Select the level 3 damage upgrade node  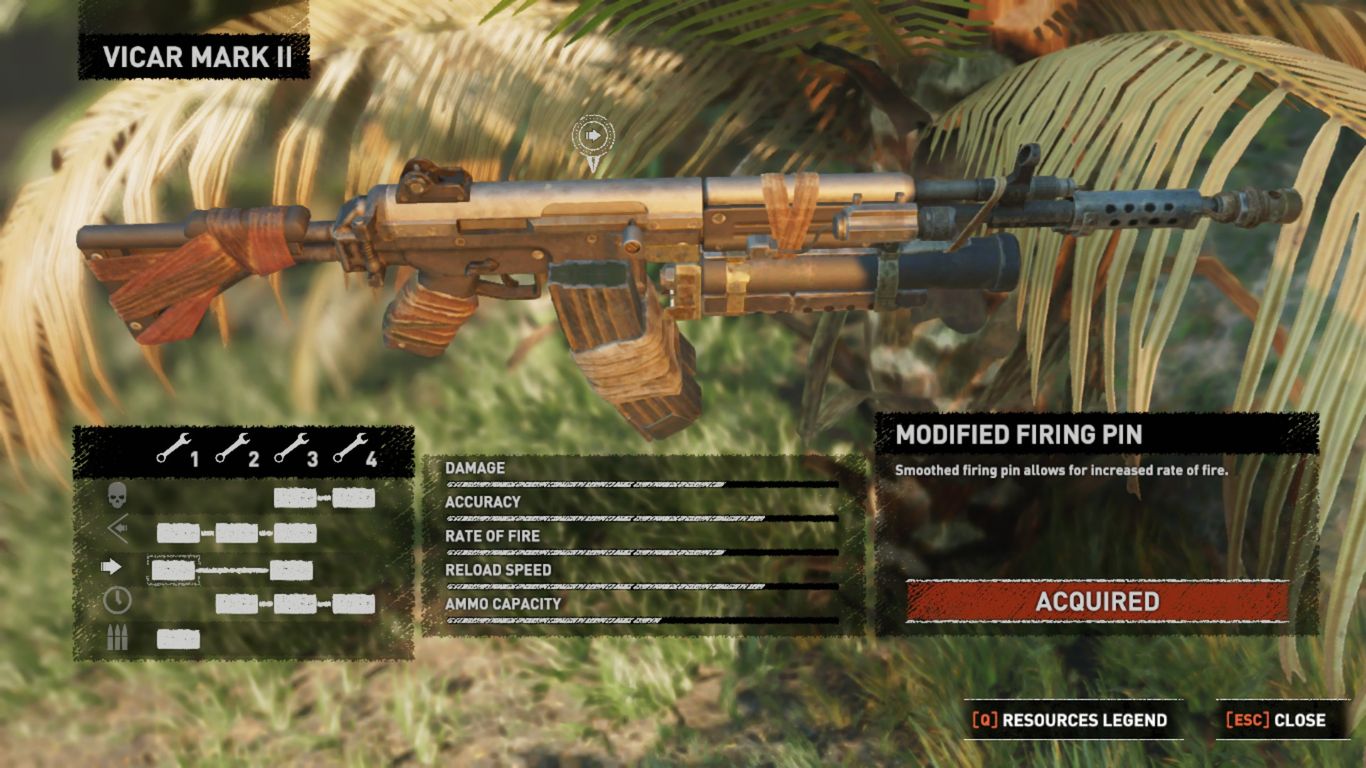[x=295, y=498]
